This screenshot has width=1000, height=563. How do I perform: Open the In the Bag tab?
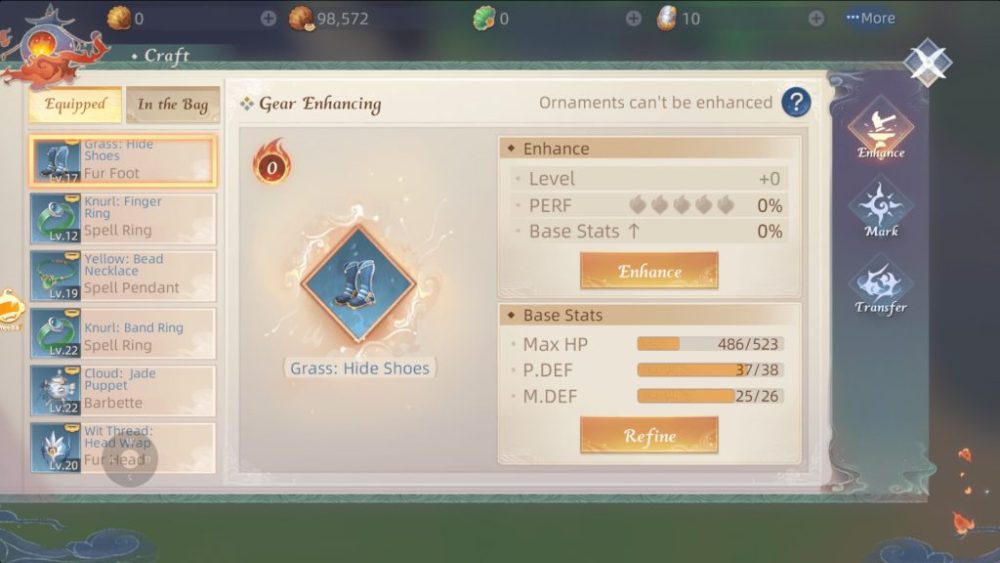coord(172,104)
